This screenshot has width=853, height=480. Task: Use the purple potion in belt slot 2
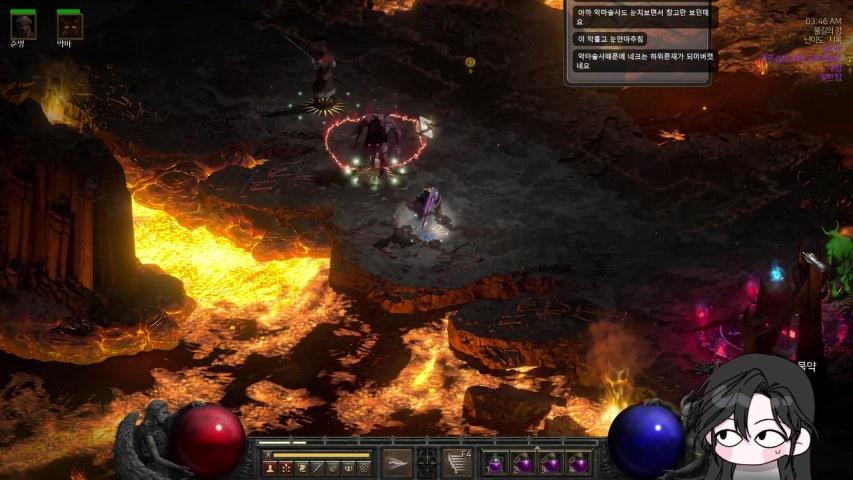click(523, 463)
